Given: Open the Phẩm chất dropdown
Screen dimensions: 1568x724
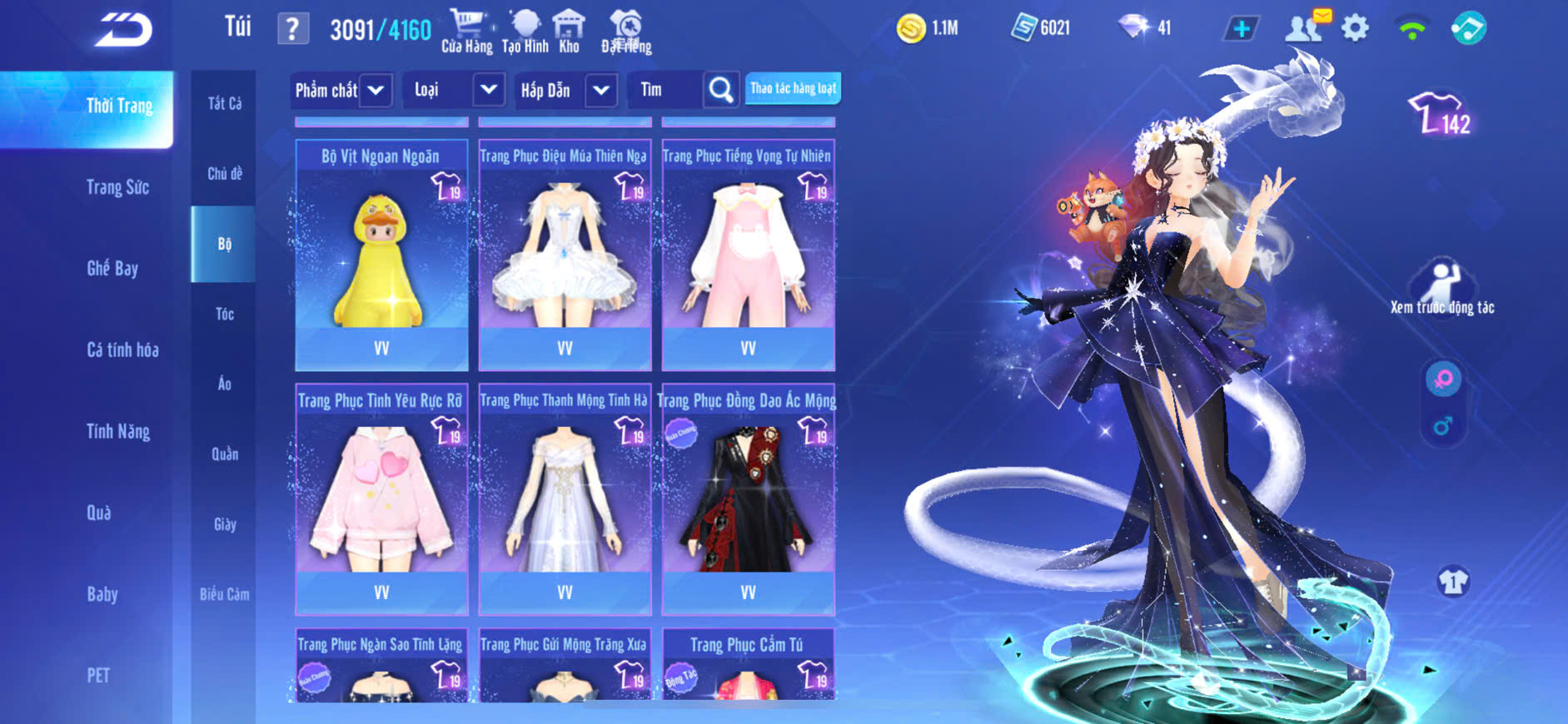Looking at the screenshot, I should click(x=376, y=90).
